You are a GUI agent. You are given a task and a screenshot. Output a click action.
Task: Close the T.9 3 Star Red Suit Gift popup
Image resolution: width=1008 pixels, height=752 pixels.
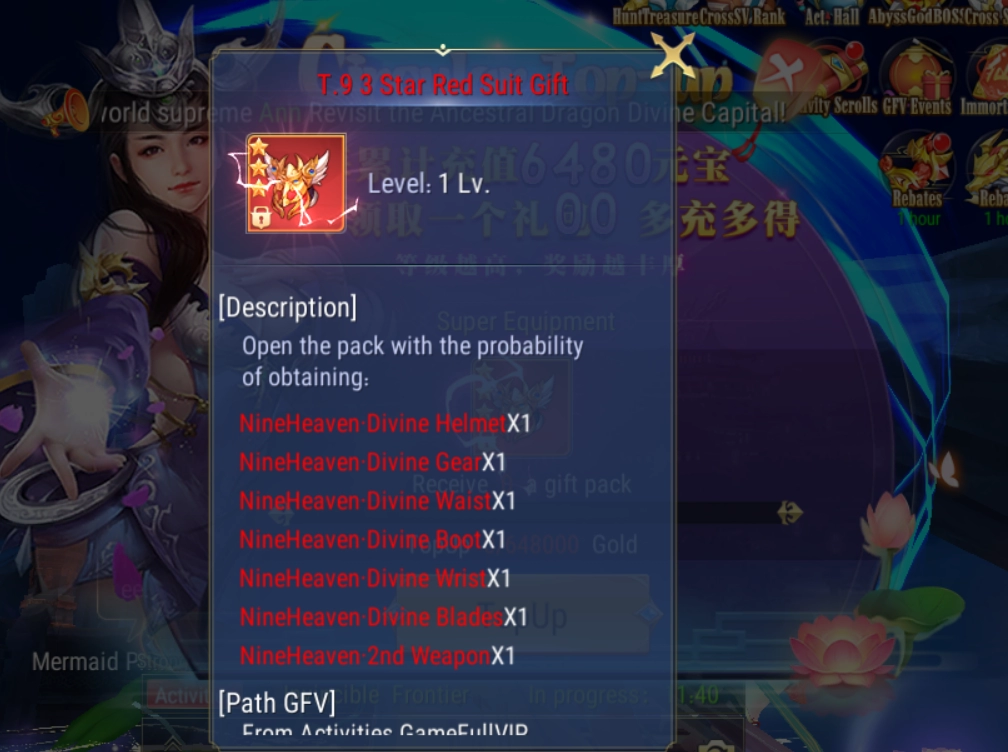click(x=672, y=56)
